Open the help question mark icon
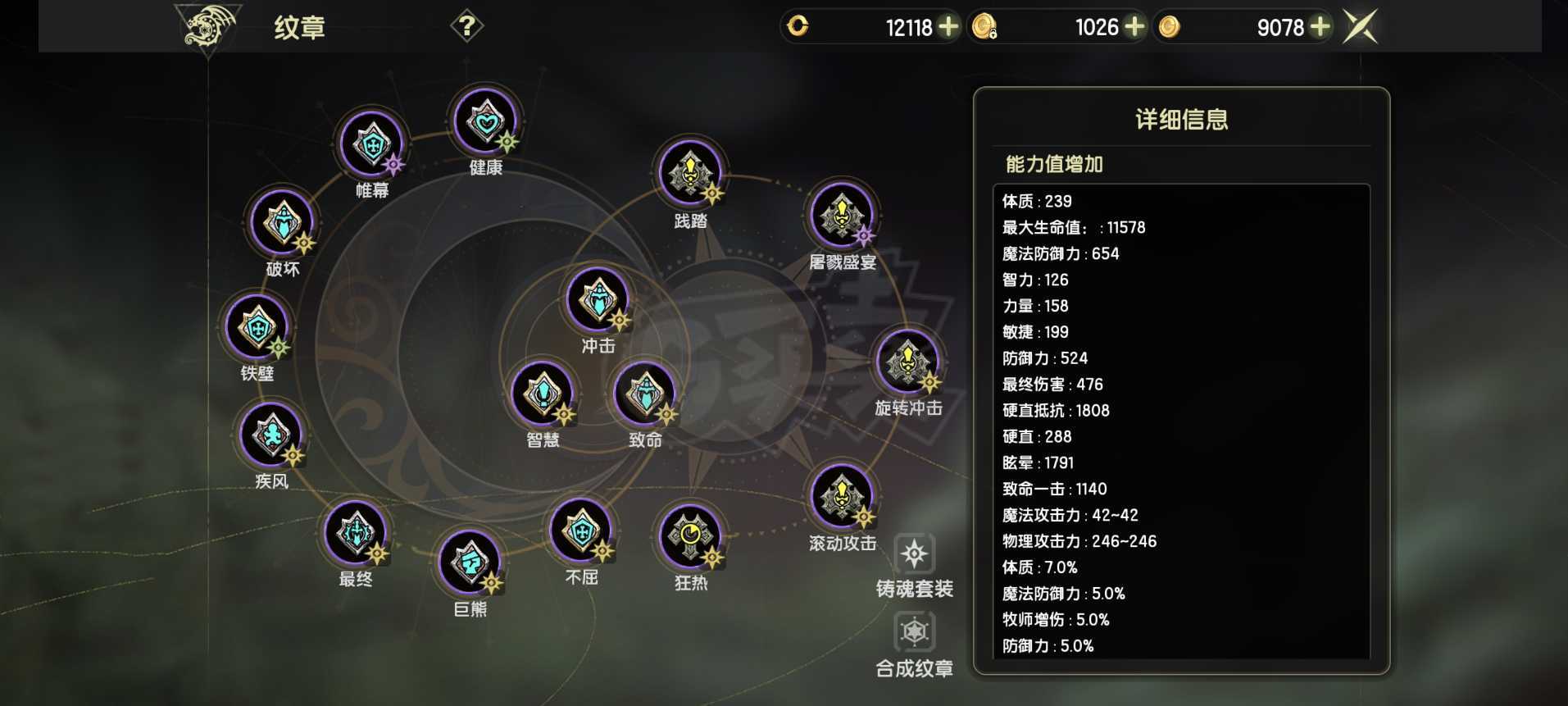This screenshot has width=1568, height=706. (x=466, y=25)
